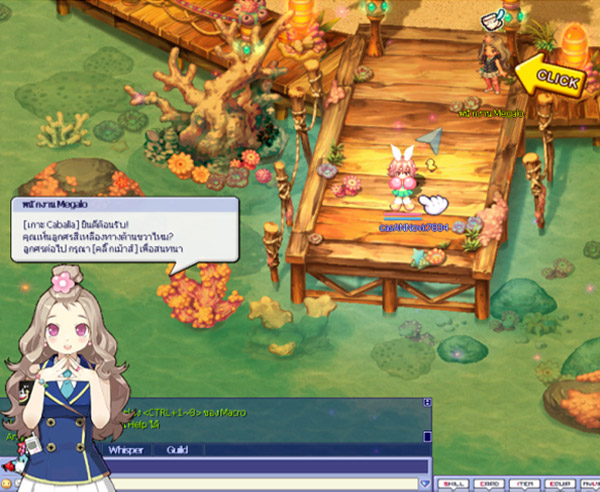Screen dimensions: 600x492
Task: Switch to the Guild chat tab
Action: [x=177, y=451]
